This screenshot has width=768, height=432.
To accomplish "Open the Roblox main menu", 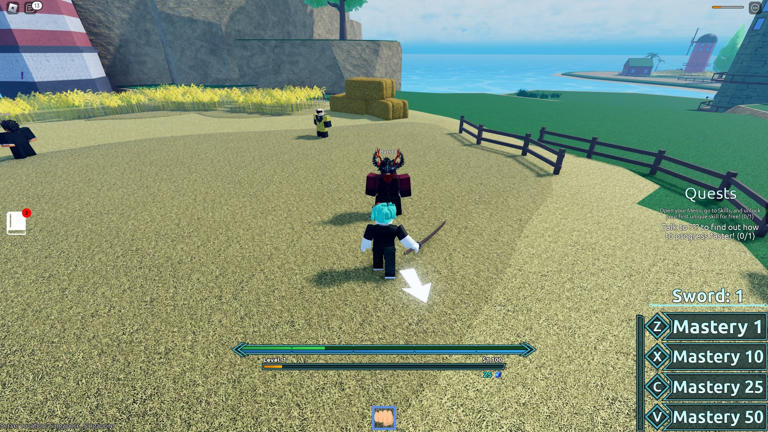I will (x=11, y=8).
